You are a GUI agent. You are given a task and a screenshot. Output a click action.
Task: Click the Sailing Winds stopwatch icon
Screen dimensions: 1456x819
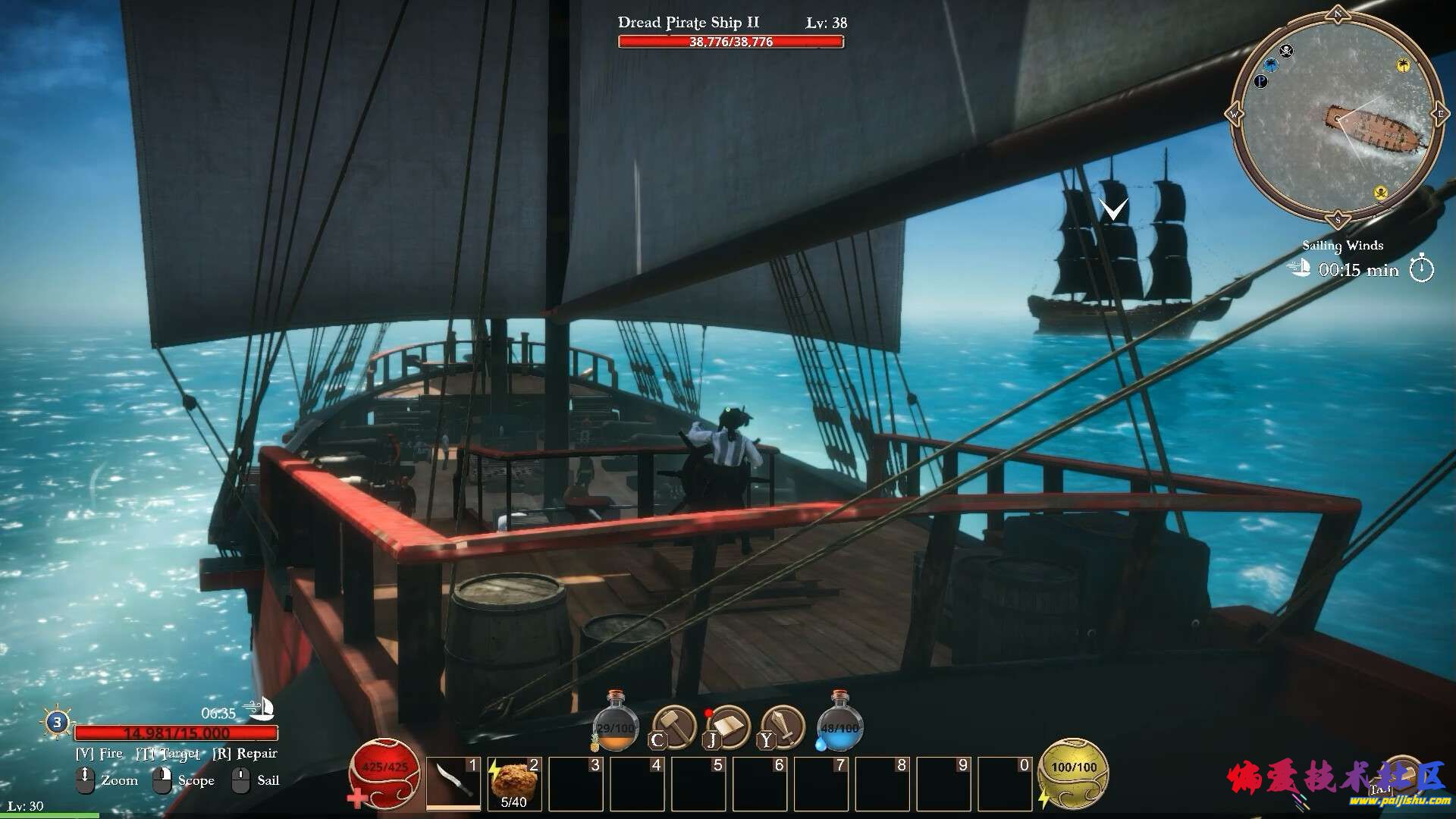(1422, 269)
